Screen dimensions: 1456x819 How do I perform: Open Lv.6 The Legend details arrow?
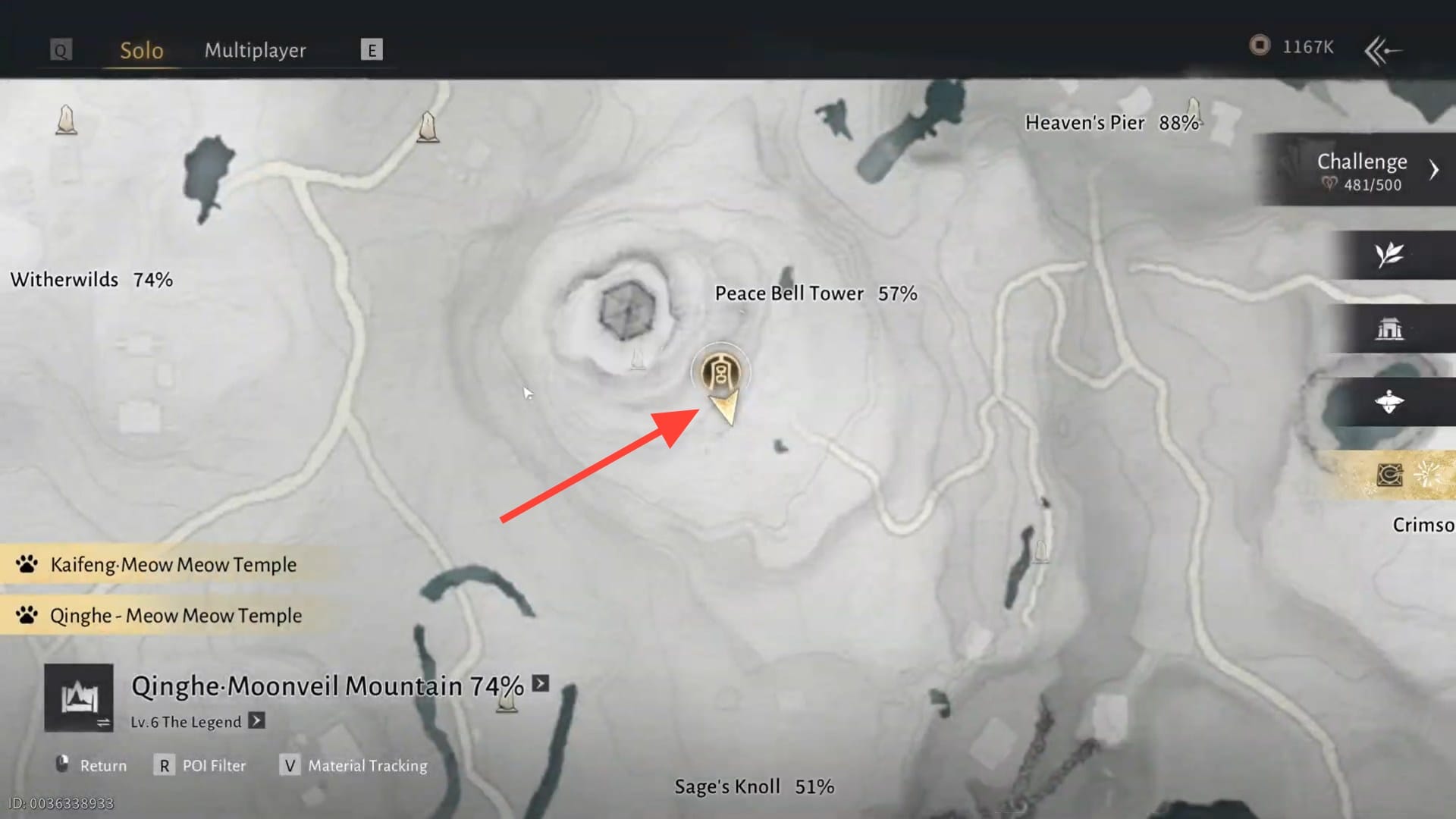[257, 721]
